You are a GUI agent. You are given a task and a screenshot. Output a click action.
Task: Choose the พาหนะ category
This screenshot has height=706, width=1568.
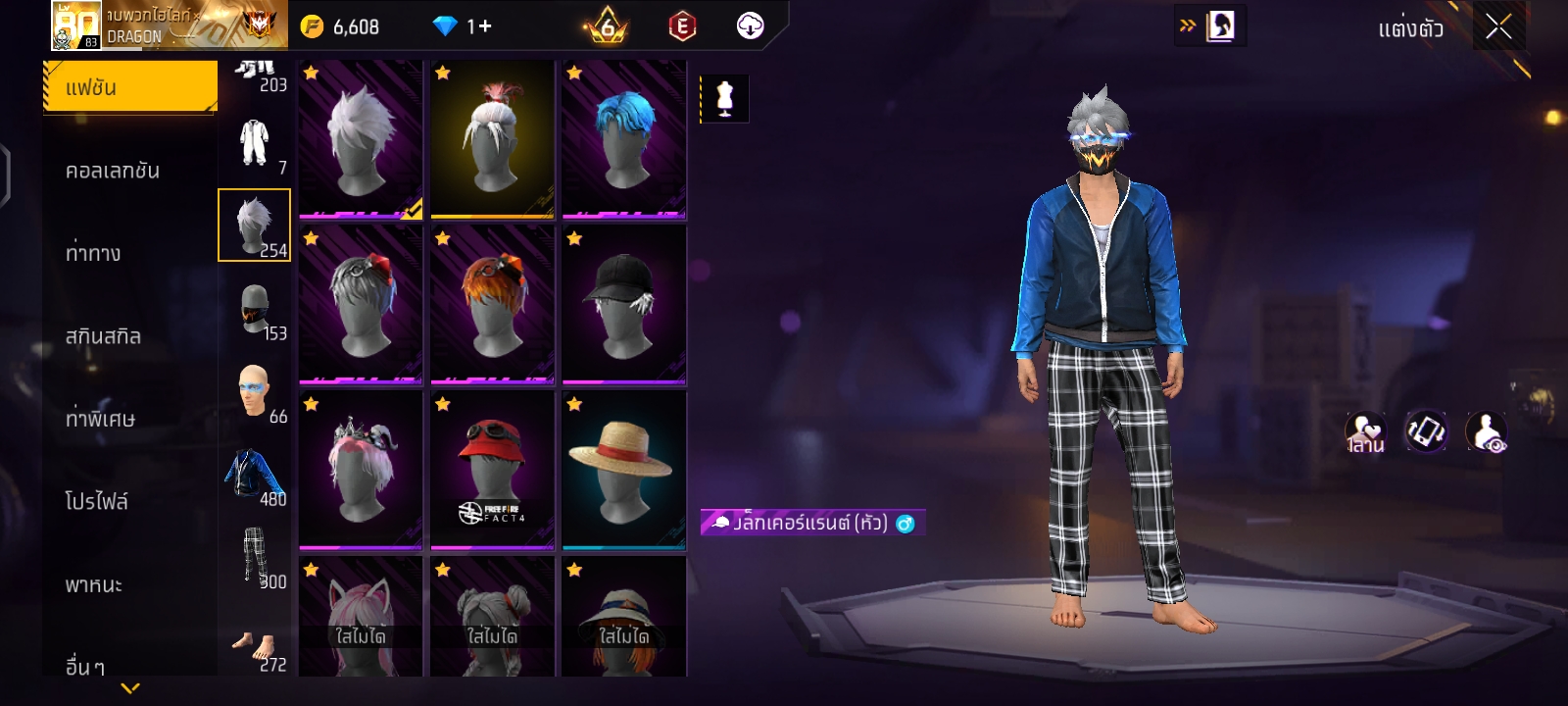point(94,584)
